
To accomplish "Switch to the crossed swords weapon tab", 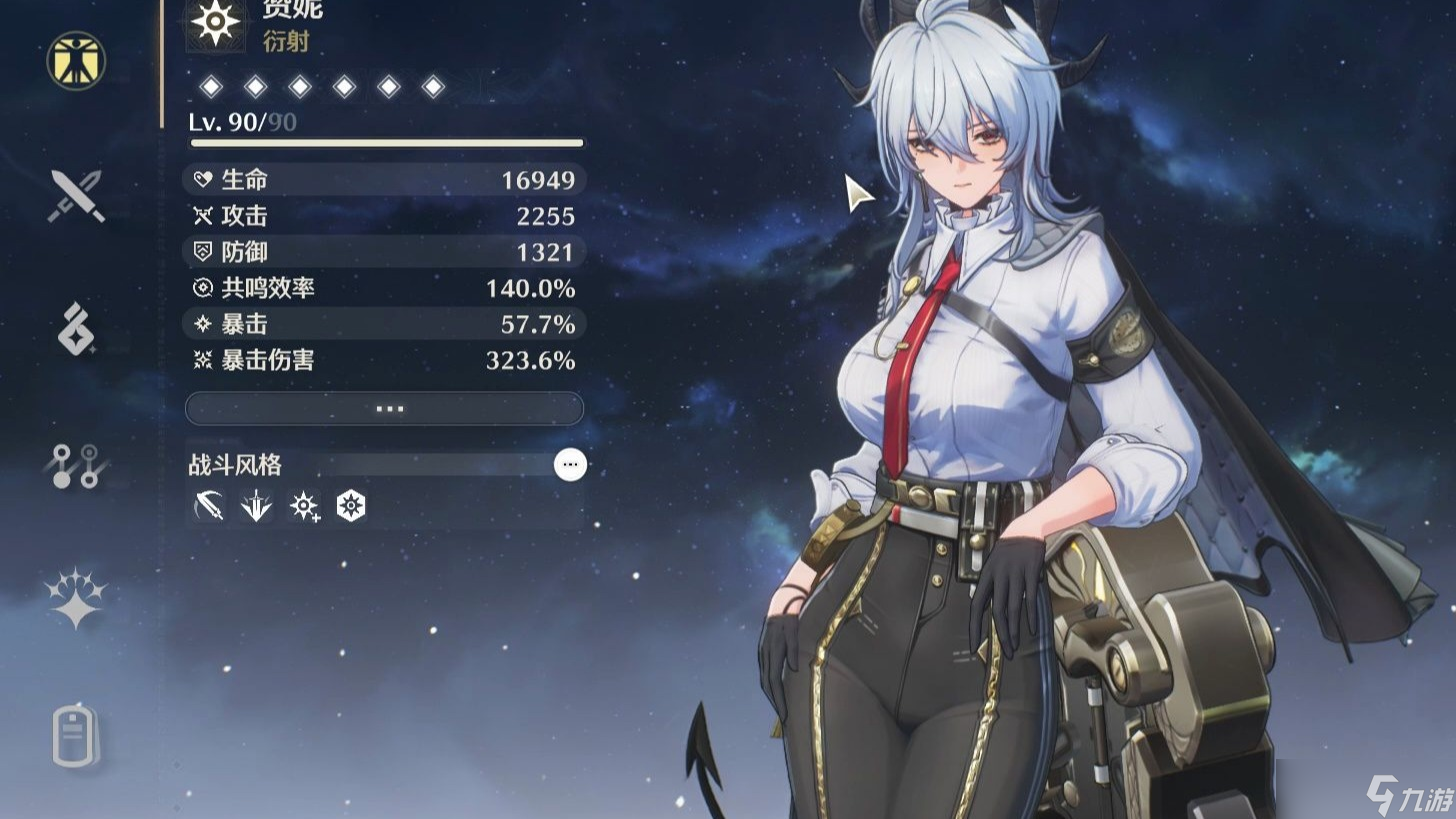I will pos(76,196).
